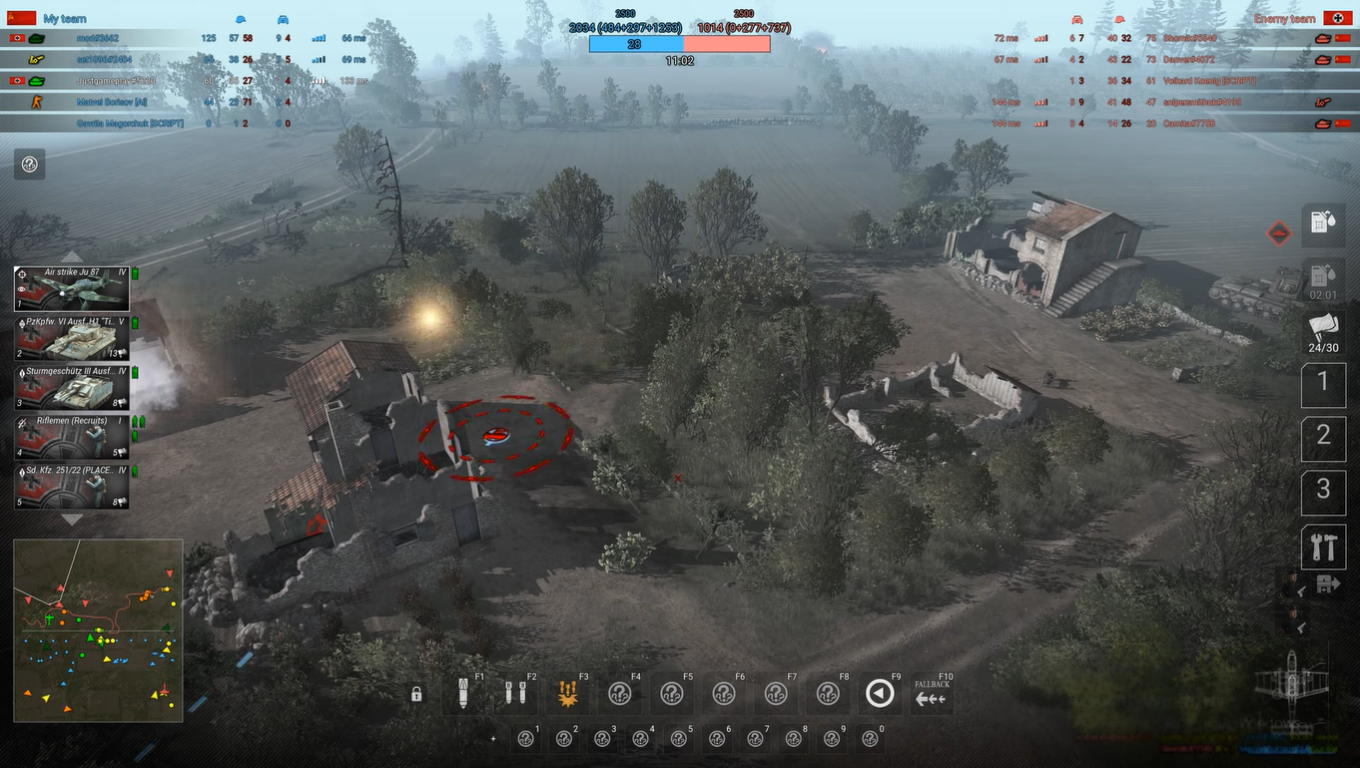Select the PzKpfw VI Tiger unit card

click(x=72, y=338)
